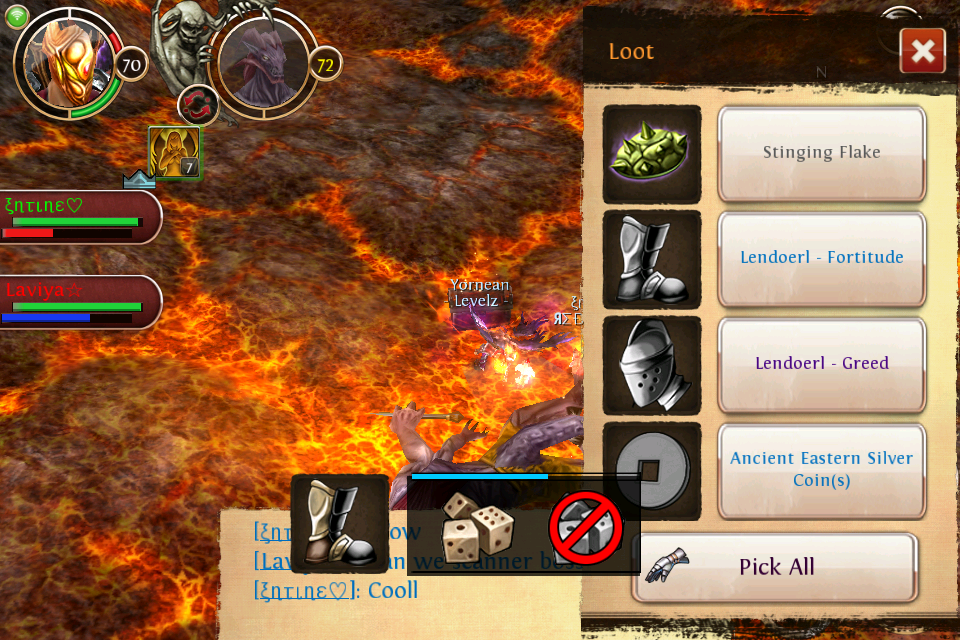Click the red swap target button

point(198,105)
